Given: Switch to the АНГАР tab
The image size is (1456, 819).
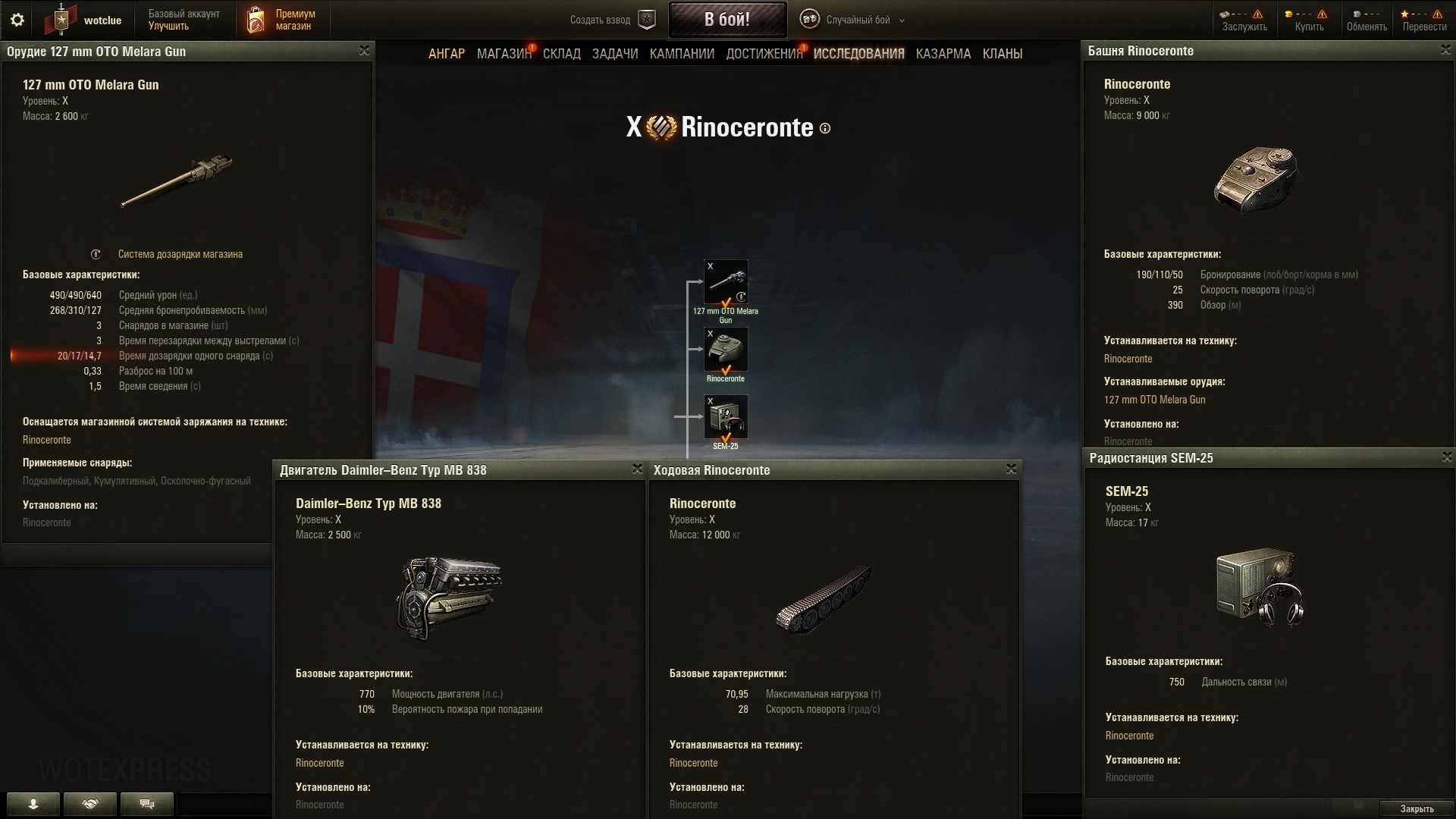Looking at the screenshot, I should pyautogui.click(x=447, y=54).
